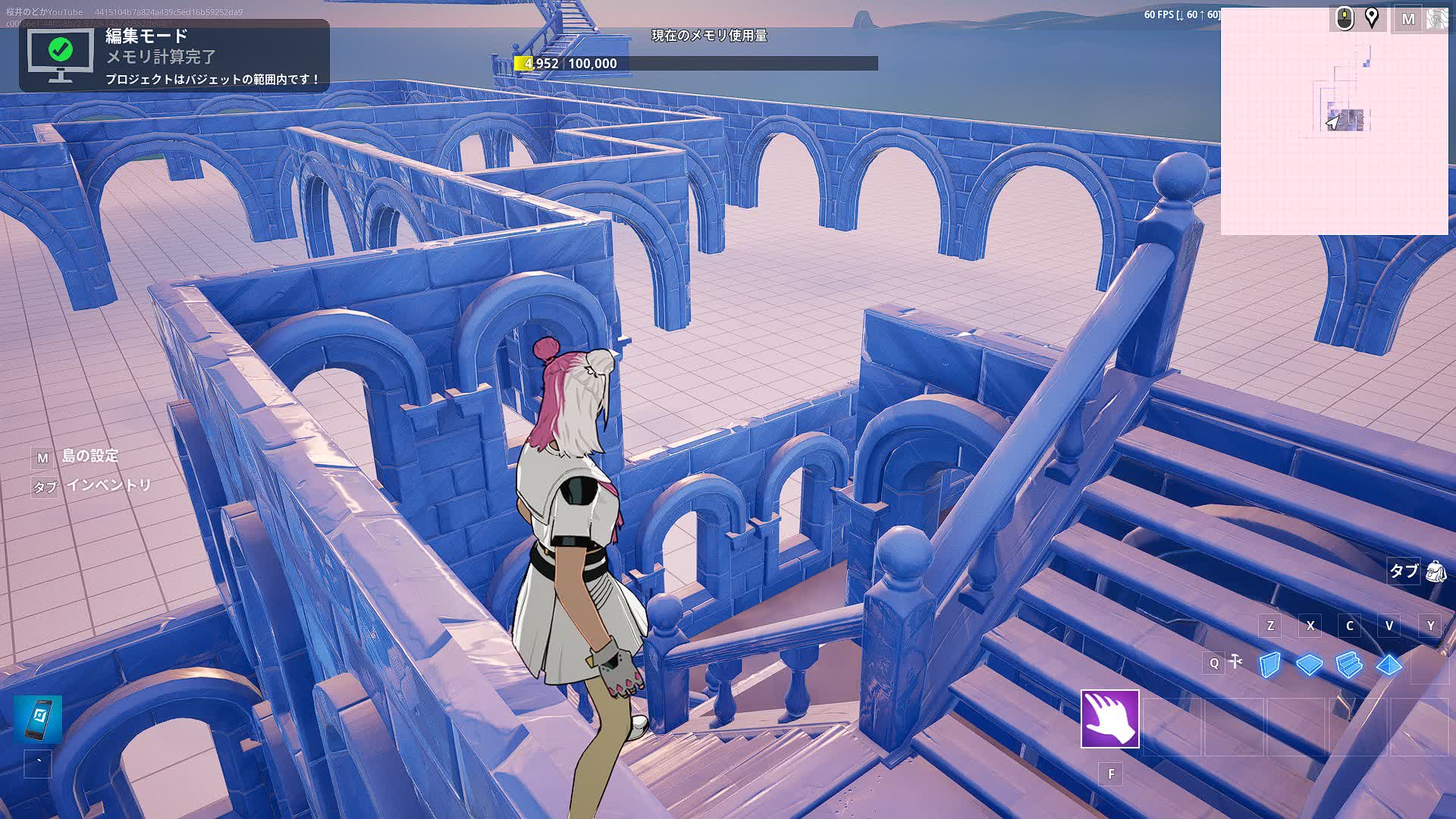This screenshot has width=1456, height=819.
Task: Open the インベントリ inventory entry
Action: (108, 485)
